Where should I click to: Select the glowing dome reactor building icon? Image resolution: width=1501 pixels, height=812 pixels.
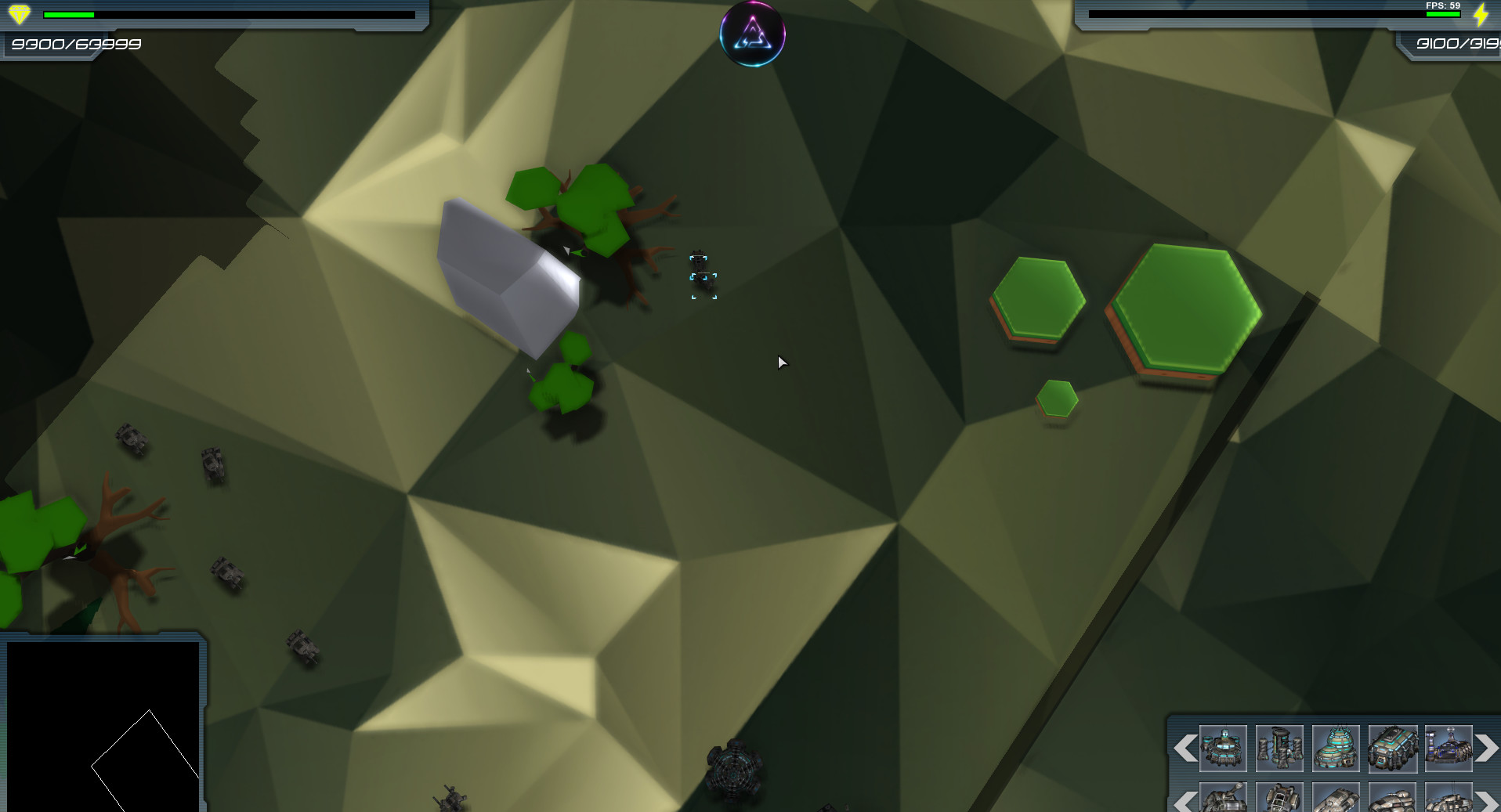pos(1336,749)
